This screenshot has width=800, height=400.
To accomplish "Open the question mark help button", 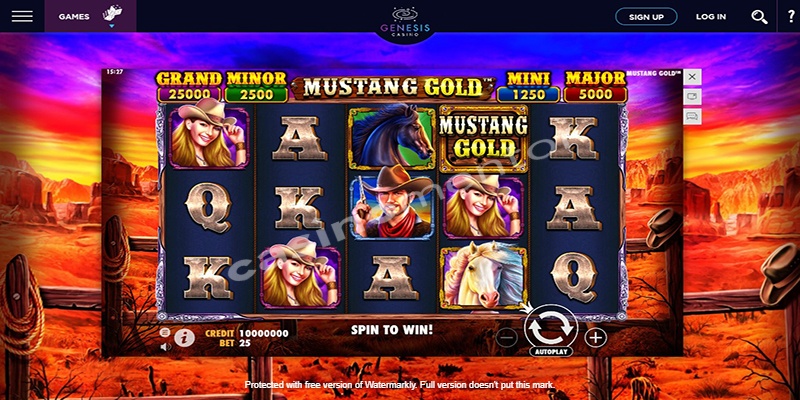I will (791, 17).
